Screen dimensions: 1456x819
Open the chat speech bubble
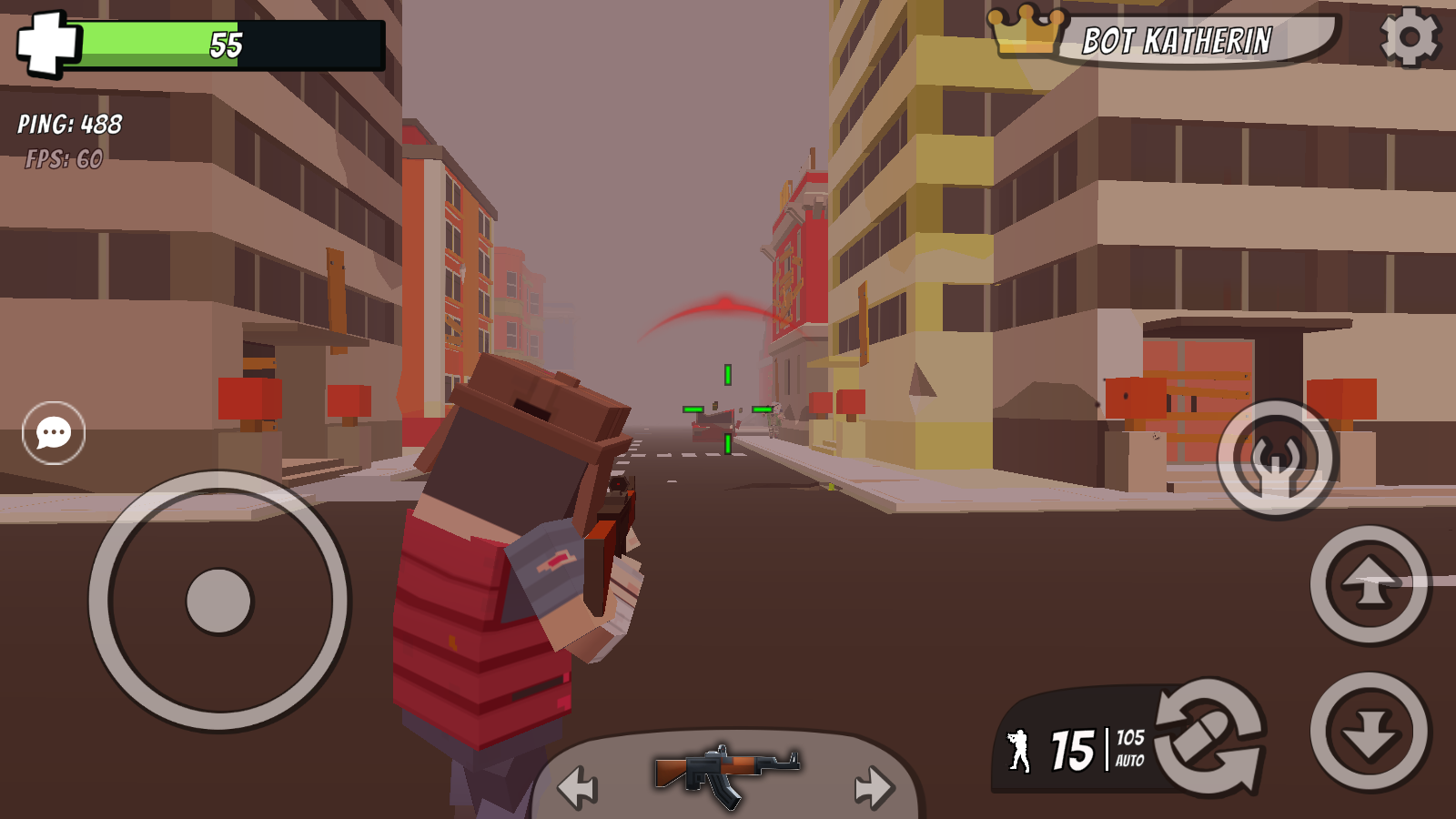pyautogui.click(x=54, y=432)
